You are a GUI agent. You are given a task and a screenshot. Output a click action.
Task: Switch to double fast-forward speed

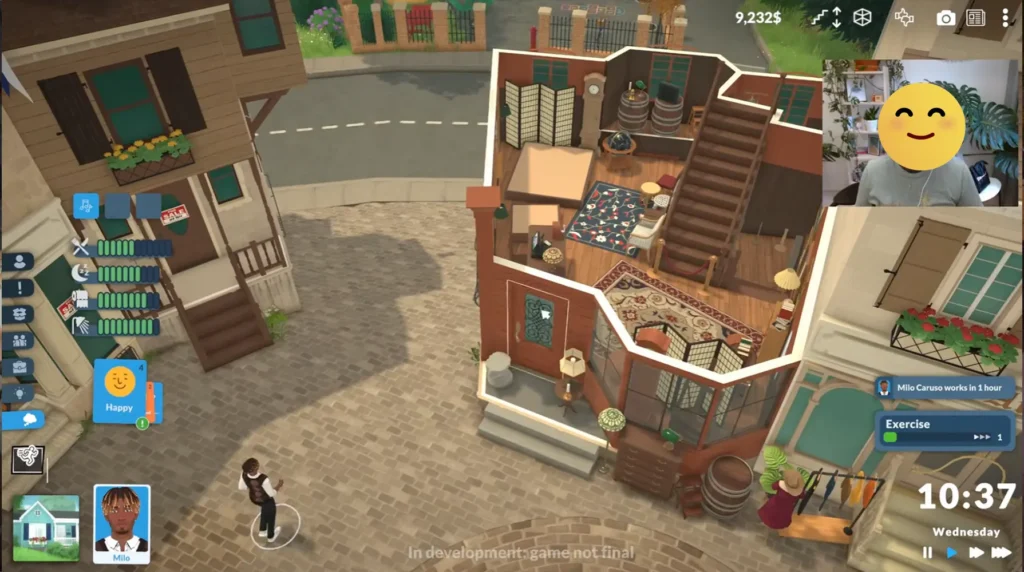pos(975,553)
